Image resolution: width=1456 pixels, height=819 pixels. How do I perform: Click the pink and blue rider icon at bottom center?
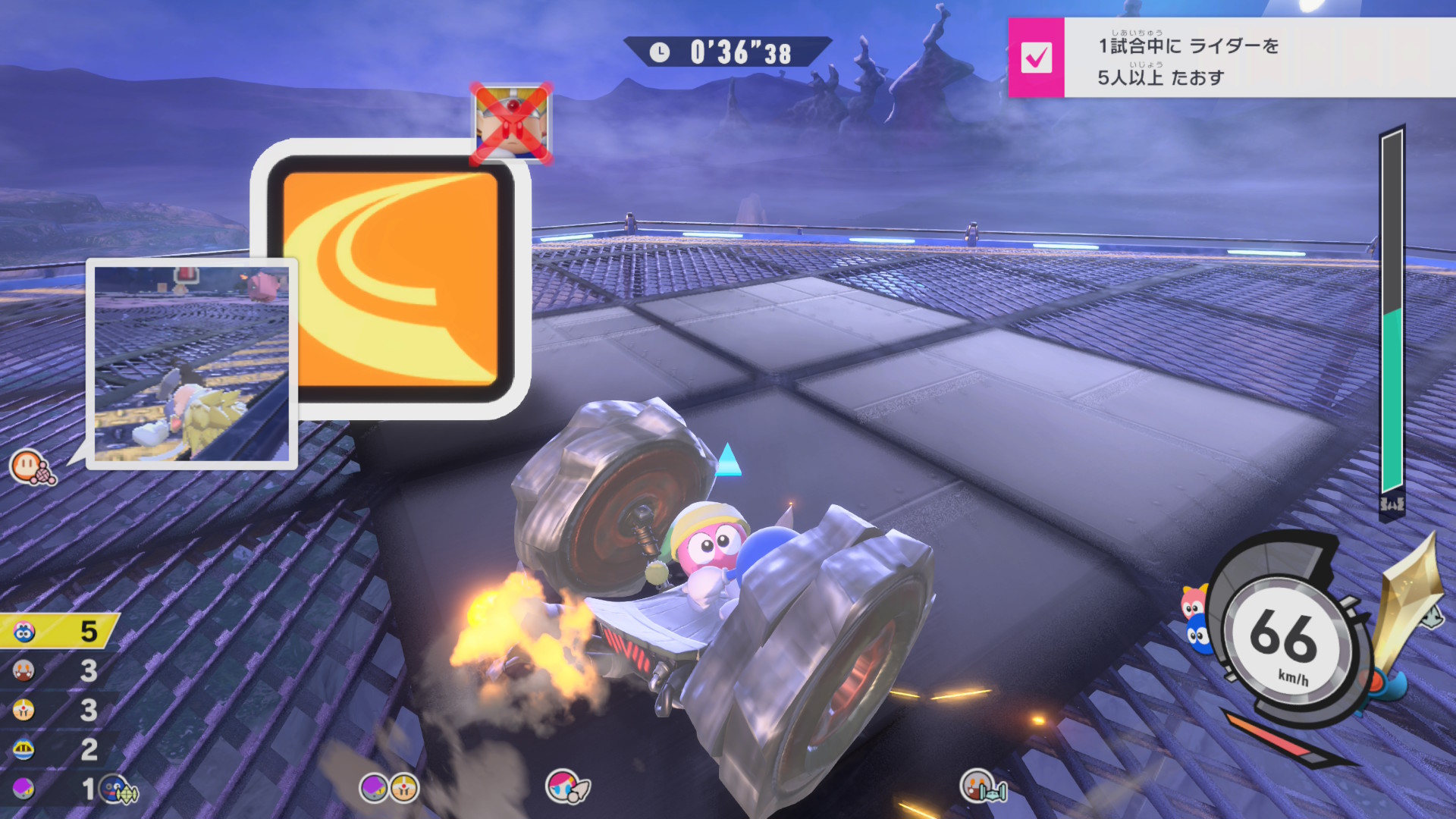coord(566,786)
